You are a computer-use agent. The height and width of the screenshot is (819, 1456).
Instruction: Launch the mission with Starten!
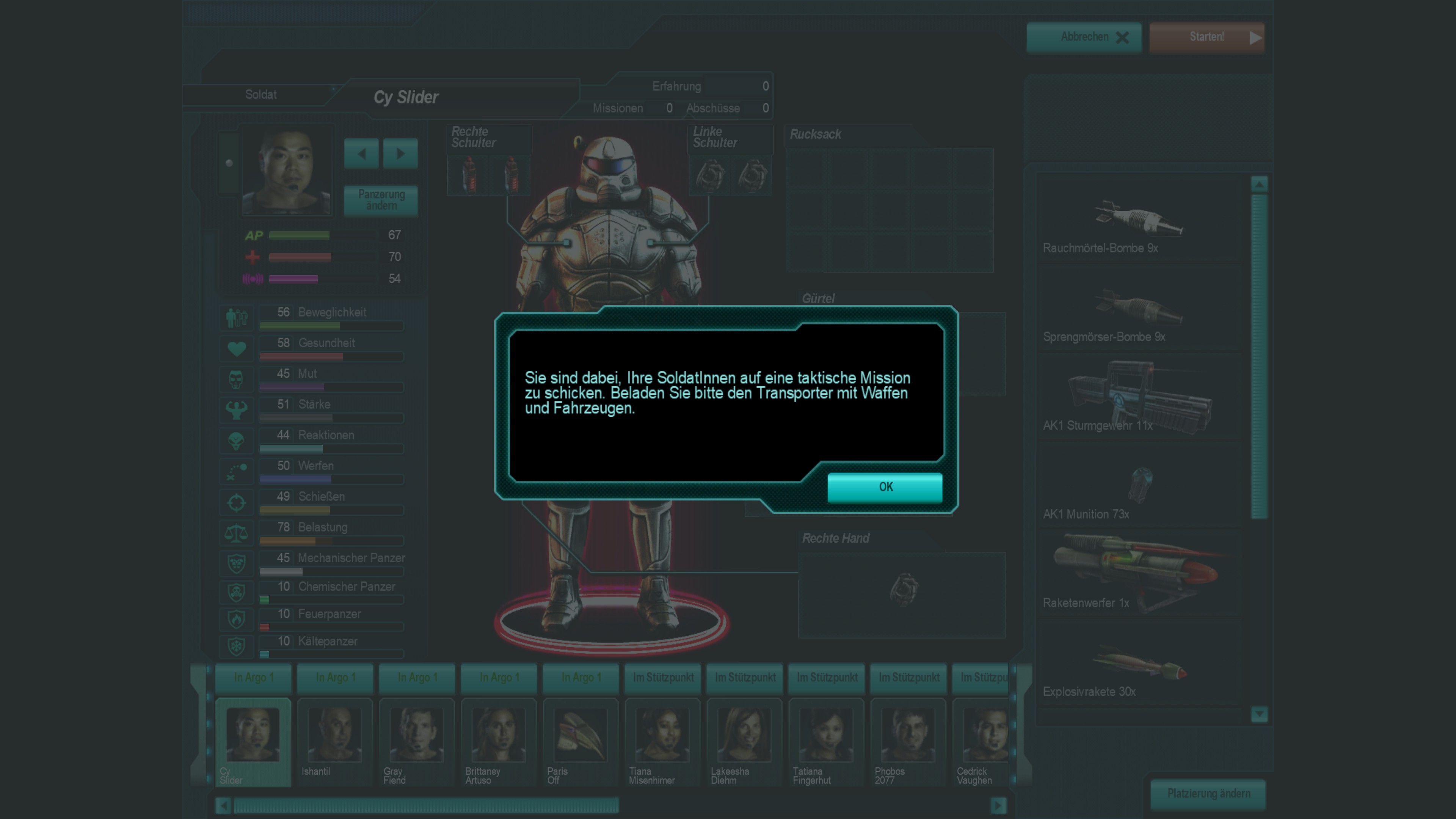(x=1206, y=37)
